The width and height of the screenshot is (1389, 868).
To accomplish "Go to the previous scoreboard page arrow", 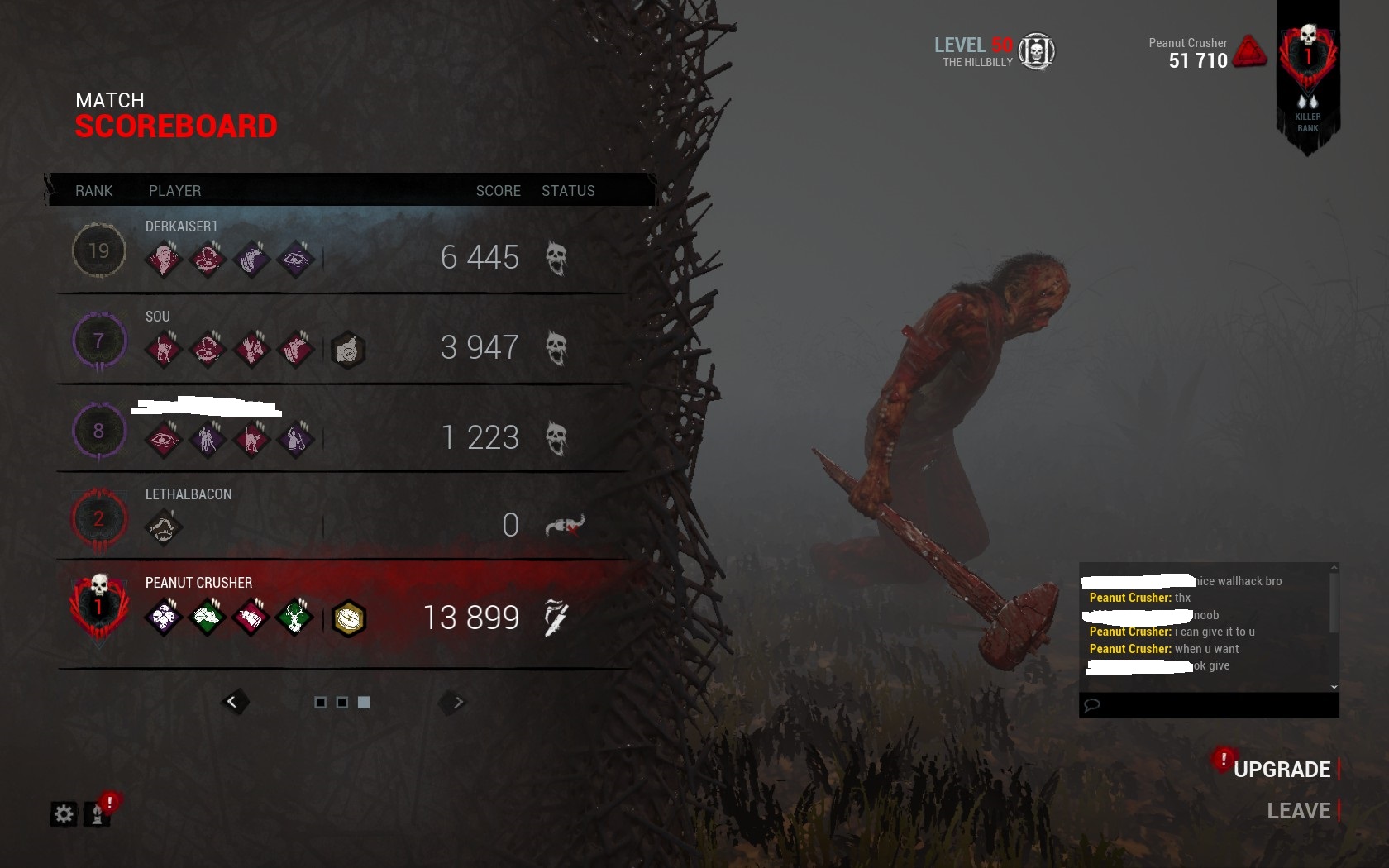I will [x=233, y=702].
